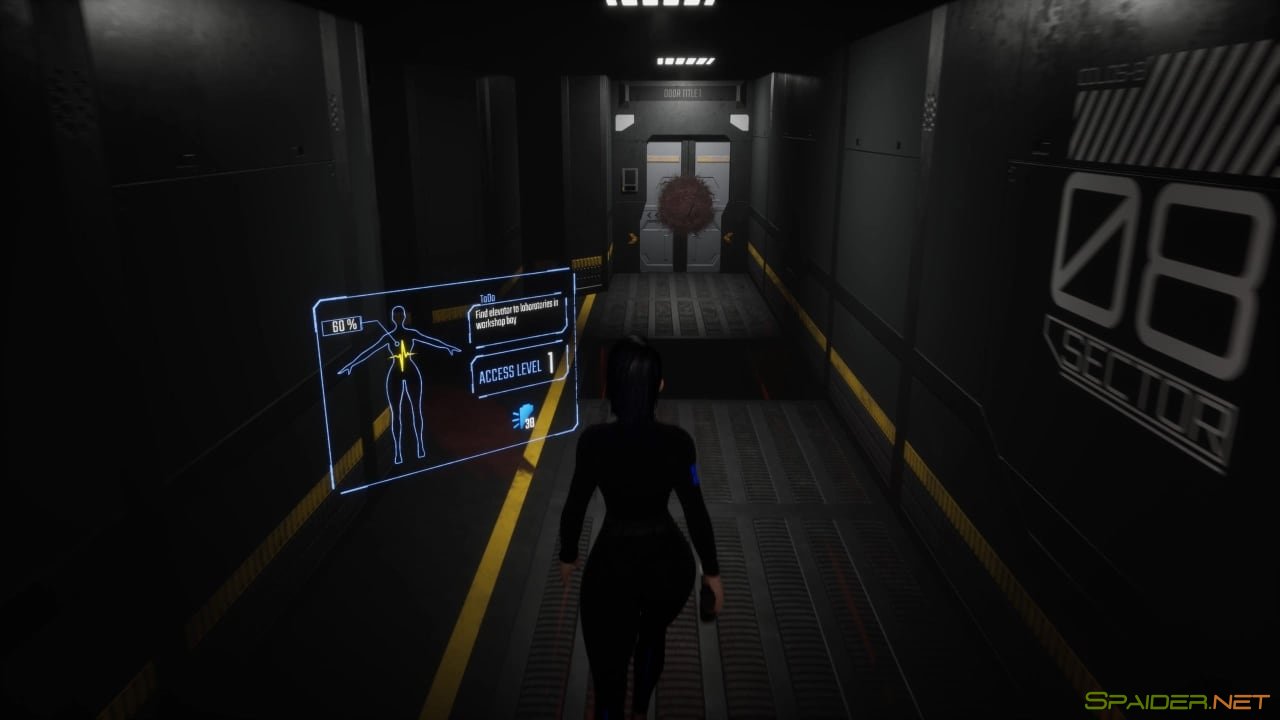Image resolution: width=1280 pixels, height=720 pixels.
Task: Select the Access Level panel
Action: [518, 370]
